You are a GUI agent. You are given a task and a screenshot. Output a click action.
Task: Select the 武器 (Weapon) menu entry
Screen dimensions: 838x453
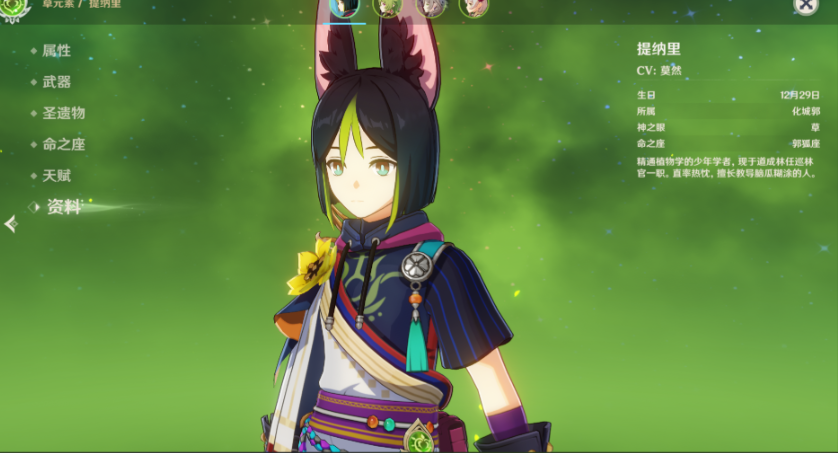pos(56,82)
